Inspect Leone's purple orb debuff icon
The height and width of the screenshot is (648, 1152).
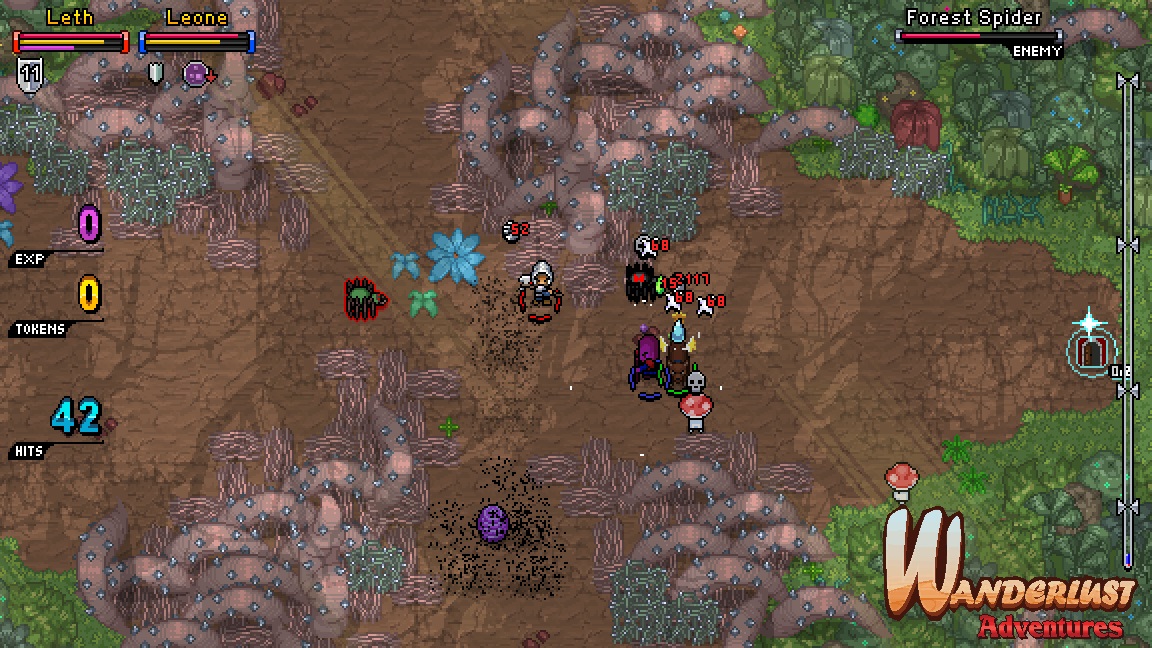coord(196,73)
